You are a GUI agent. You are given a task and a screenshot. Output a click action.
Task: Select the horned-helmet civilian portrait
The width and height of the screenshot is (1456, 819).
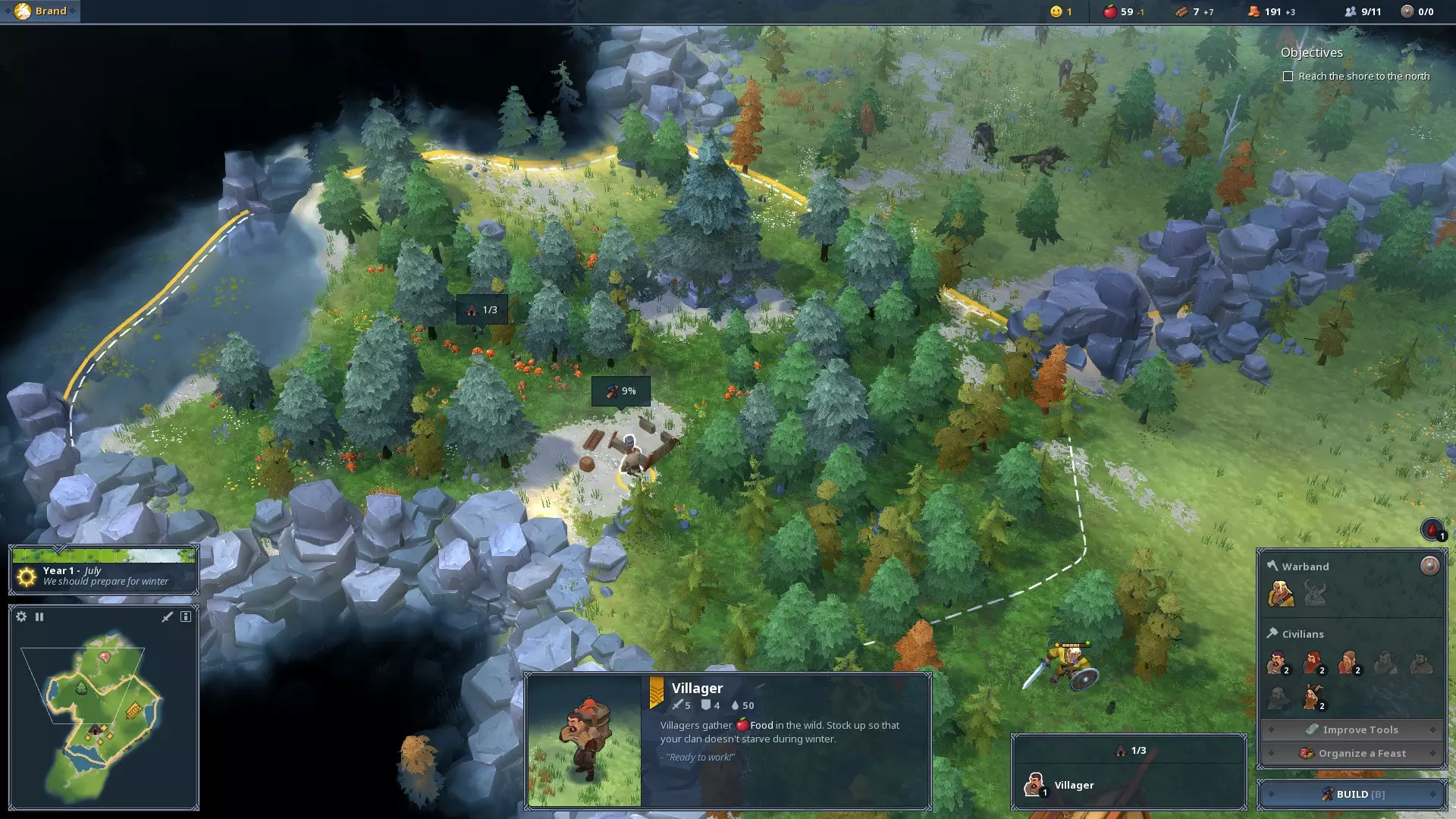(x=1311, y=696)
